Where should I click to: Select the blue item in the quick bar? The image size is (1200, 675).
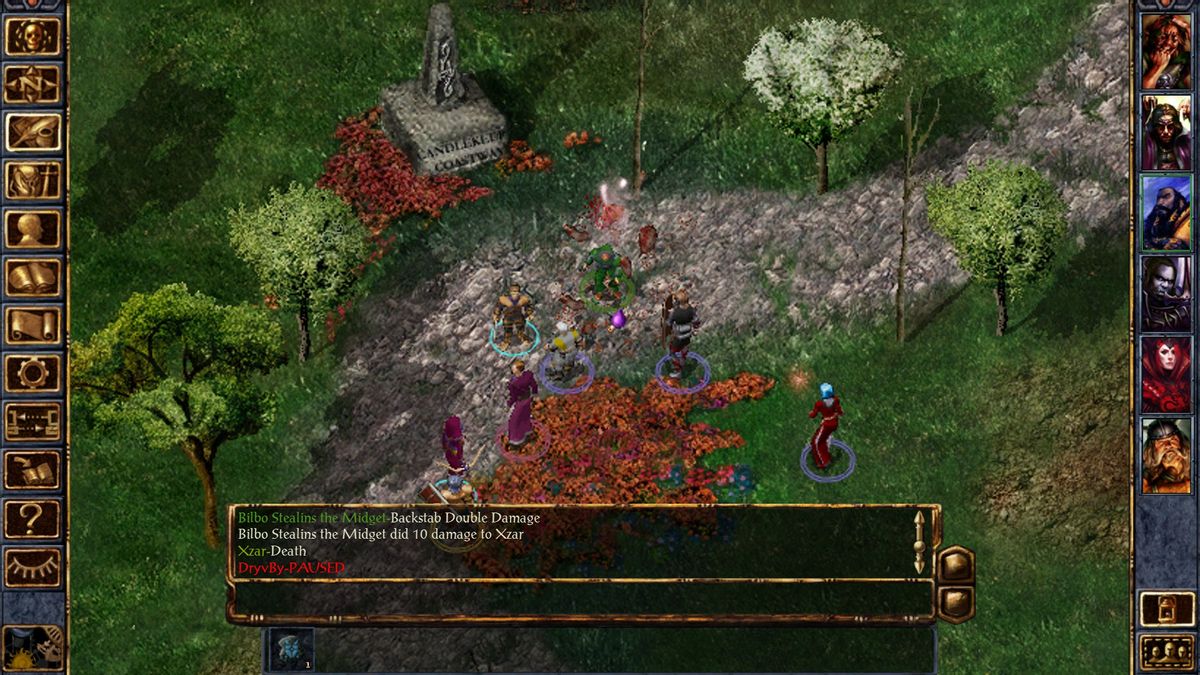point(290,649)
